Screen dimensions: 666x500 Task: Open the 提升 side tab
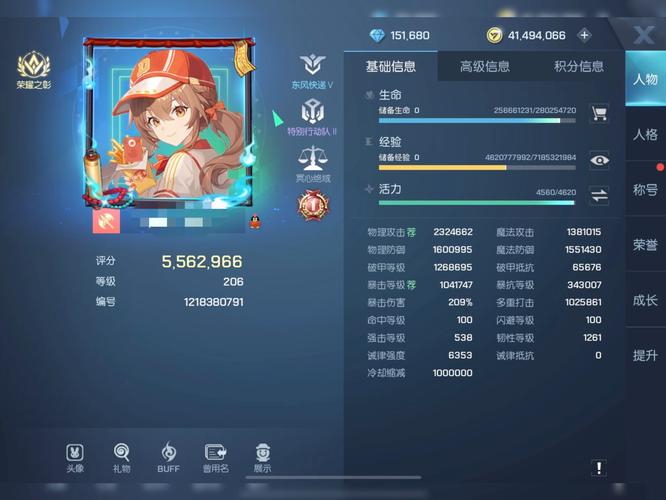pyautogui.click(x=645, y=355)
